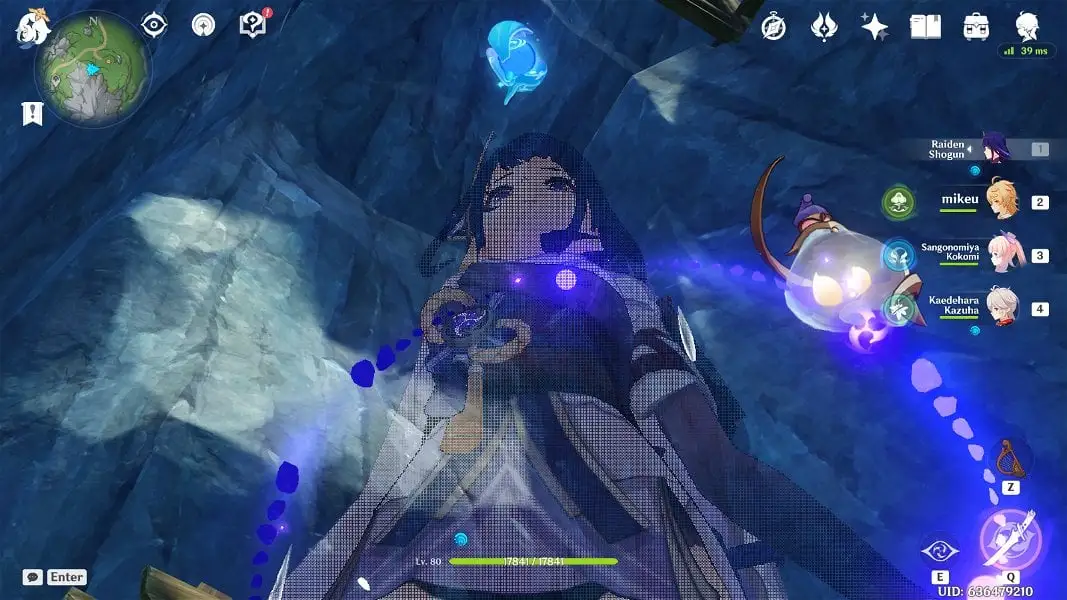Screen dimensions: 1067x600
Task: Select Raiden Shogun in party list
Action: point(996,150)
